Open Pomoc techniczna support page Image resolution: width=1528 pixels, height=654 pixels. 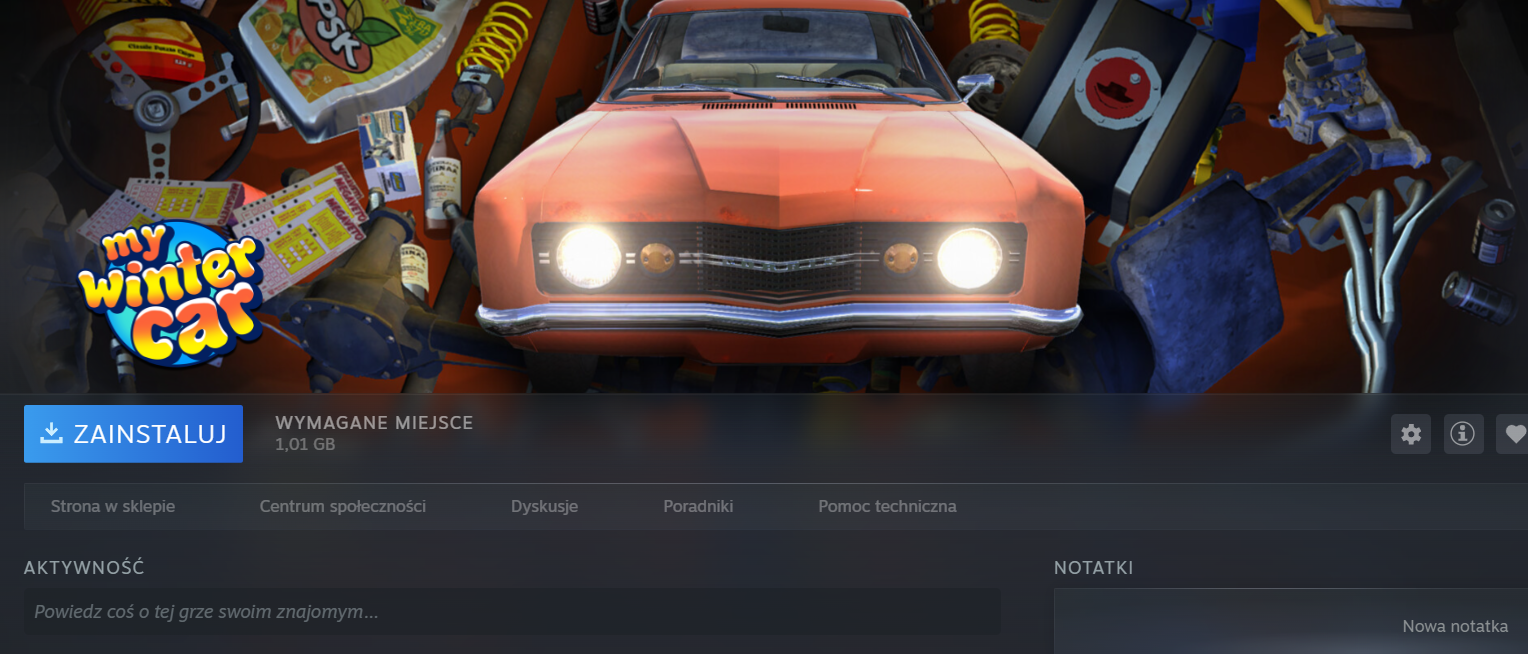point(887,506)
